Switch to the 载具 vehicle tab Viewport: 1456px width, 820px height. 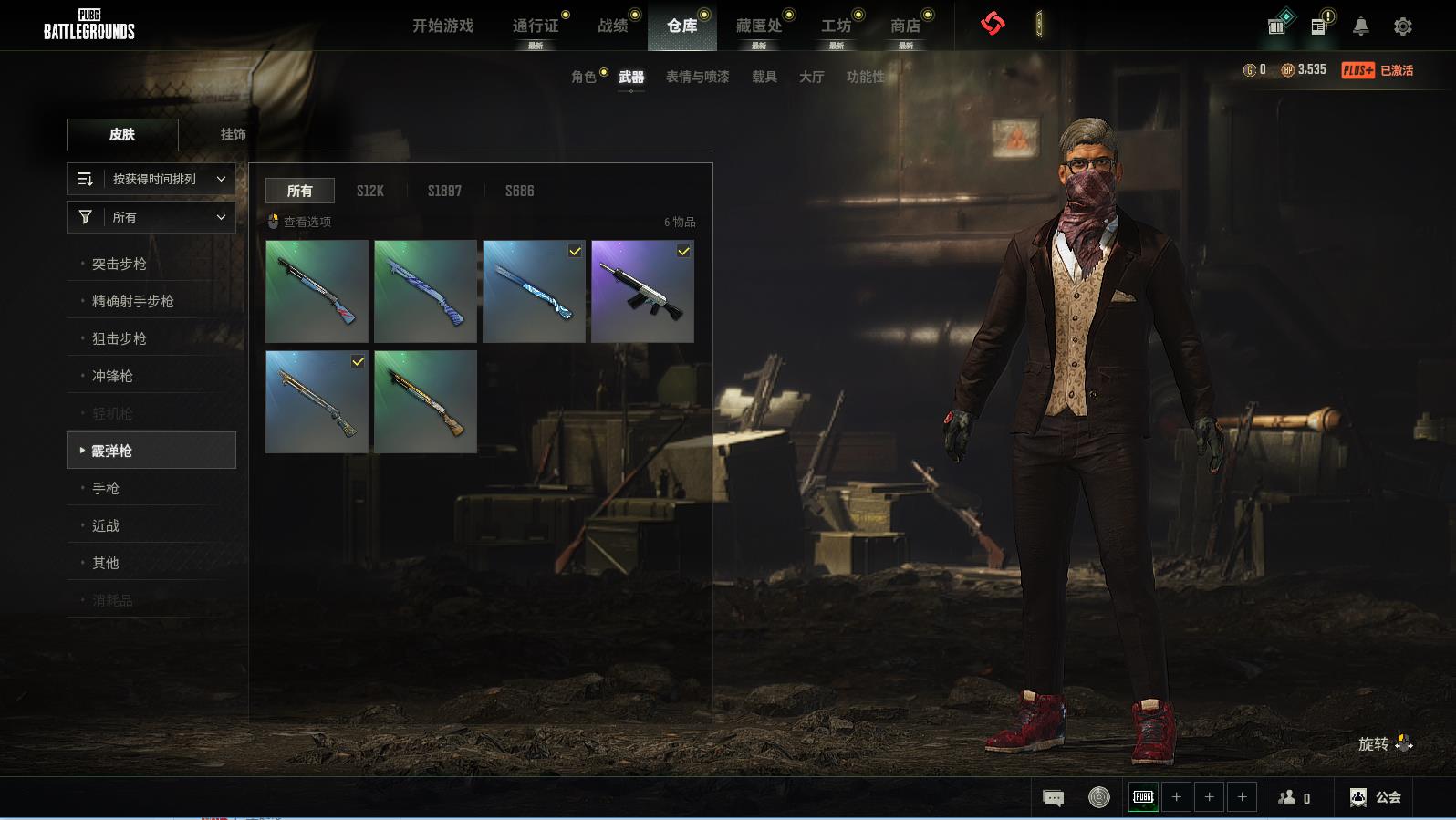tap(764, 77)
